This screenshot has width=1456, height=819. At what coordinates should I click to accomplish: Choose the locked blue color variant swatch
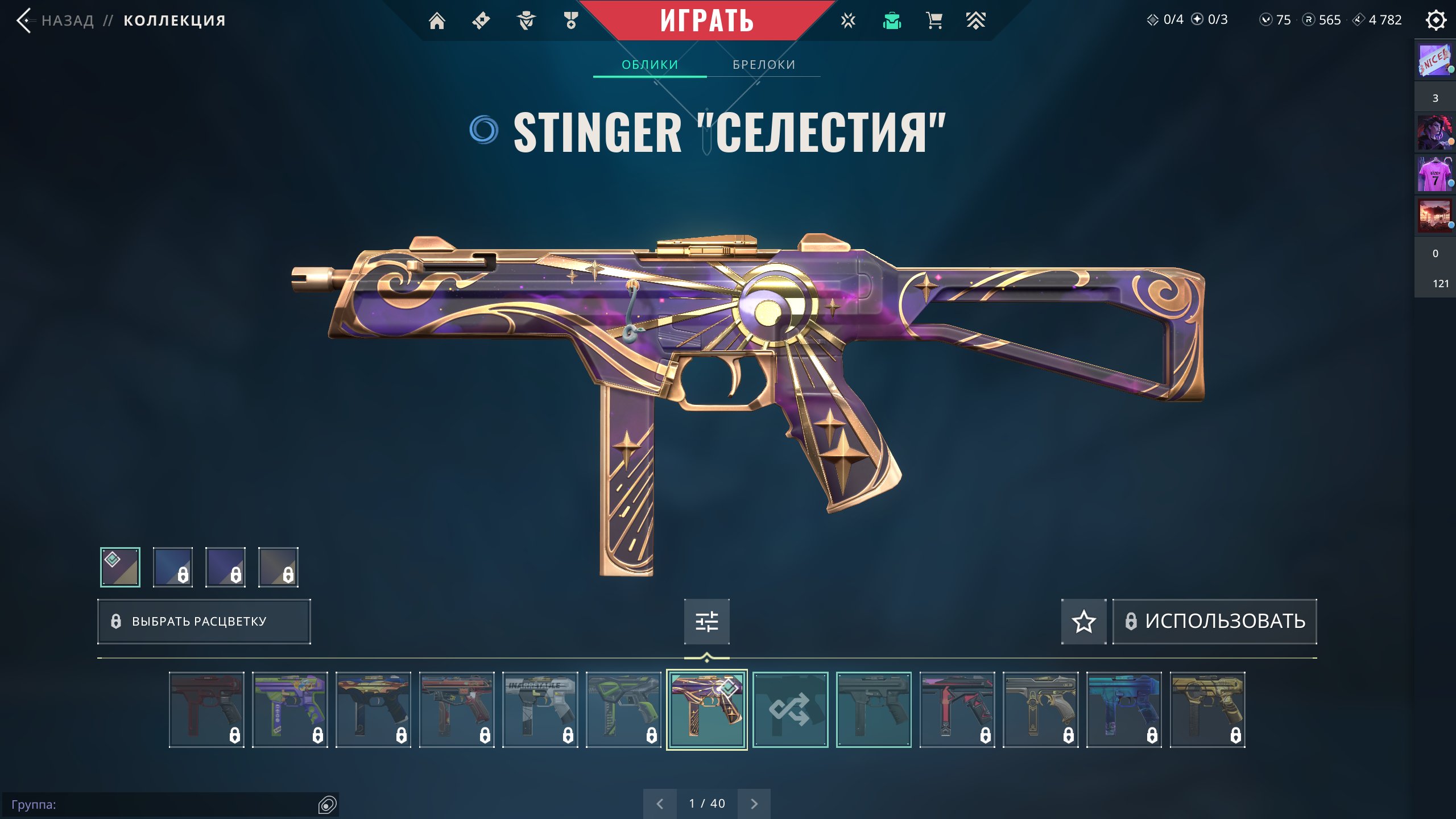[173, 567]
